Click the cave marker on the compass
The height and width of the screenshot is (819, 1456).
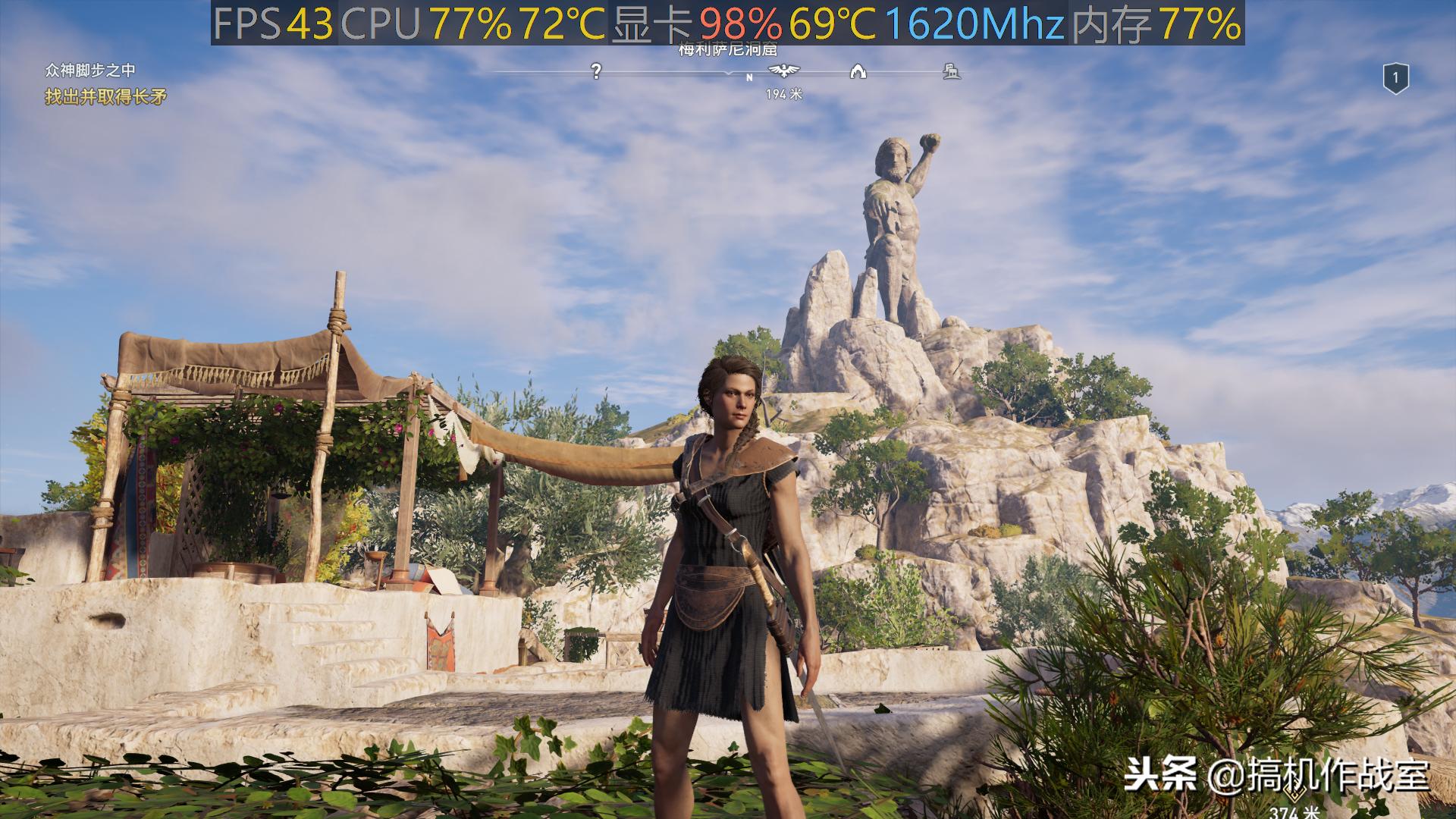point(858,72)
